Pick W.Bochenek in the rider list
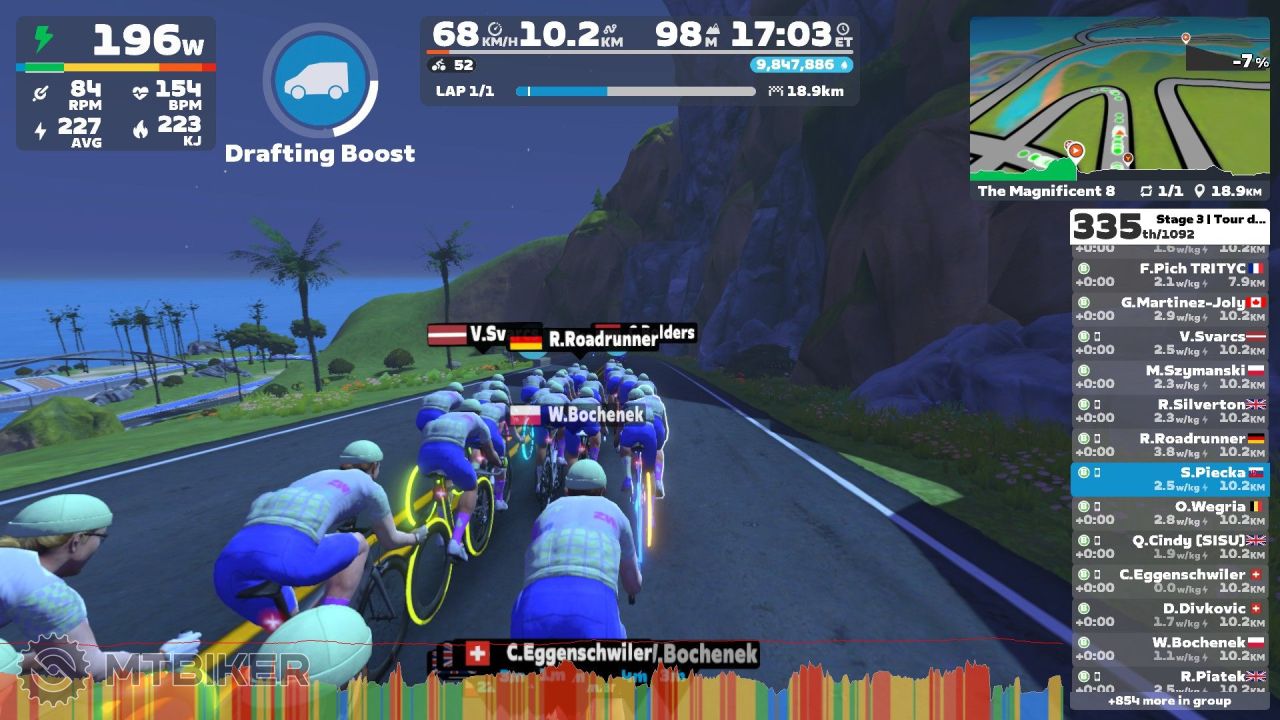The width and height of the screenshot is (1280, 720). click(x=1169, y=649)
